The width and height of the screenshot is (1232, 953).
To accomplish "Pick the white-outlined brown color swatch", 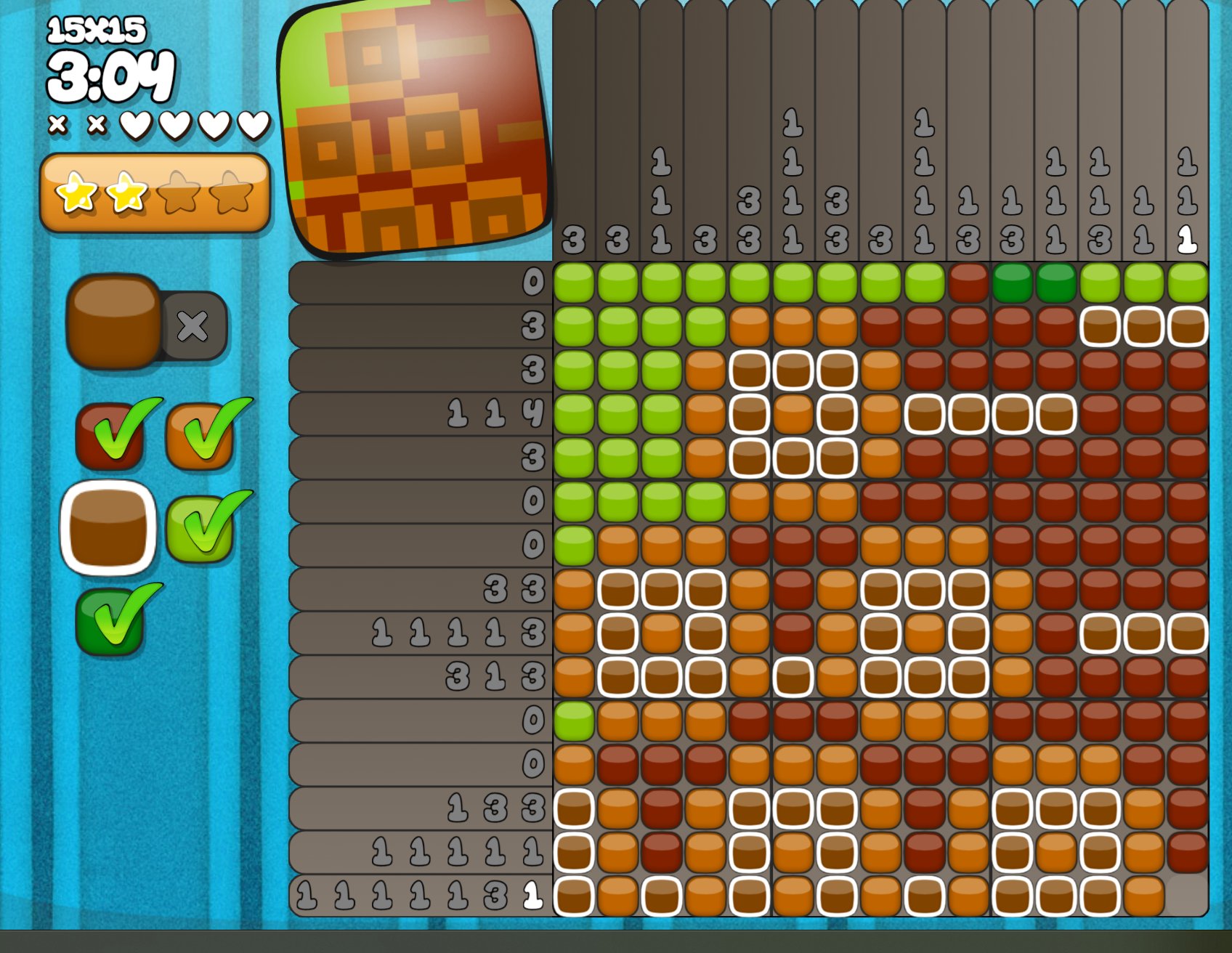I will (109, 528).
